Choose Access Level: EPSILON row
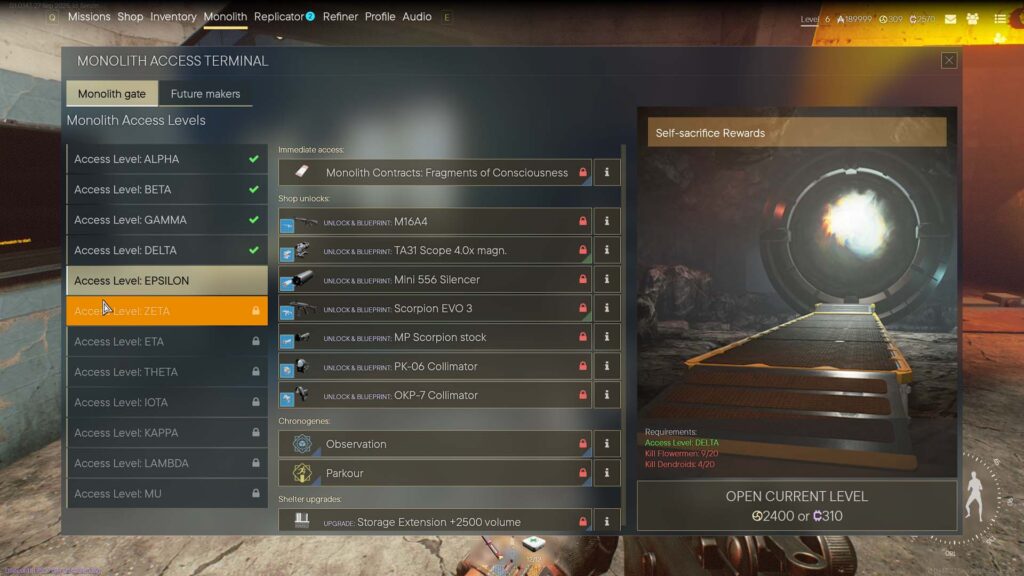This screenshot has height=576, width=1024. pos(167,281)
